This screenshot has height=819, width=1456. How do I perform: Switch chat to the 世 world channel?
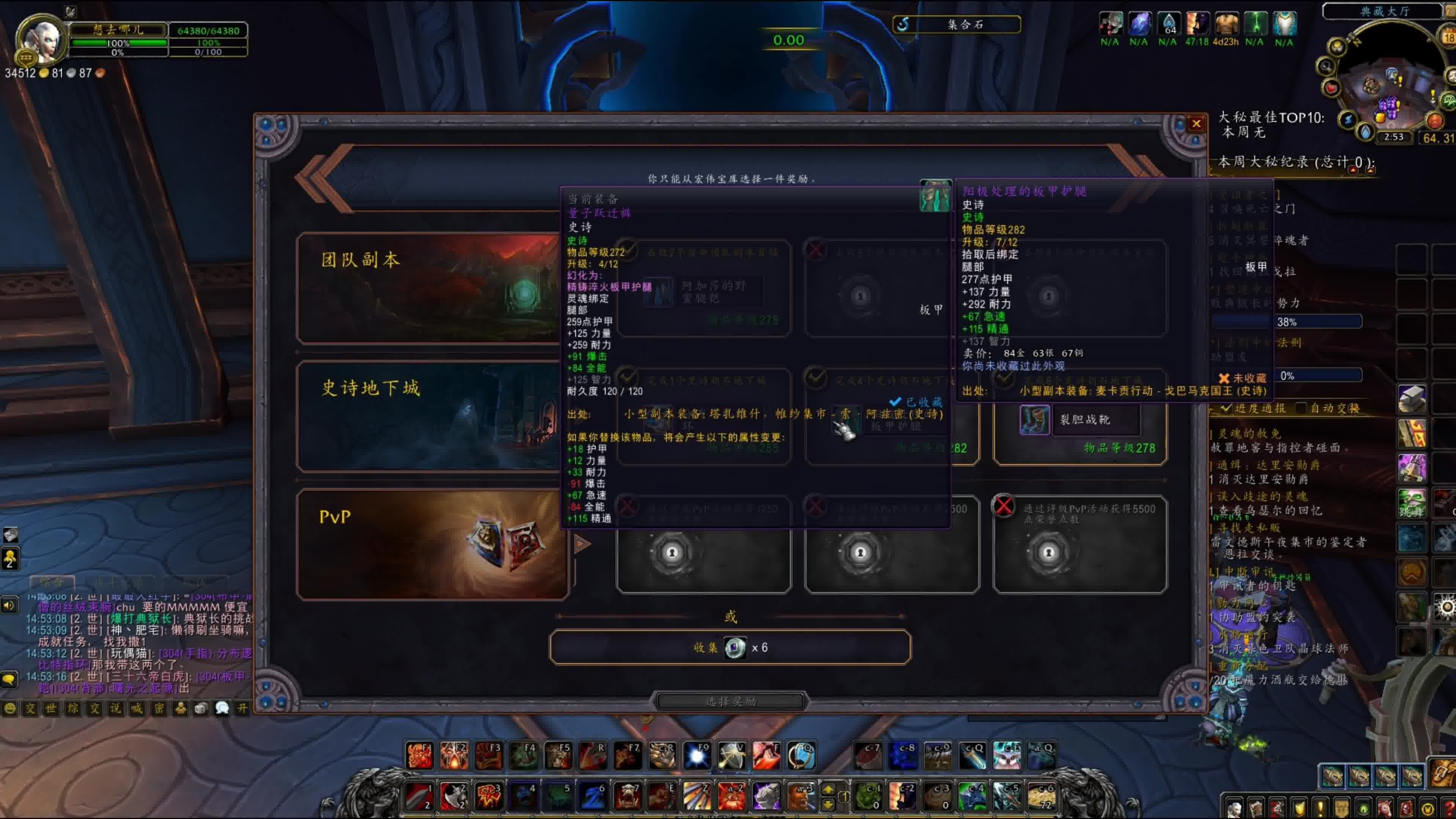pos(51,709)
